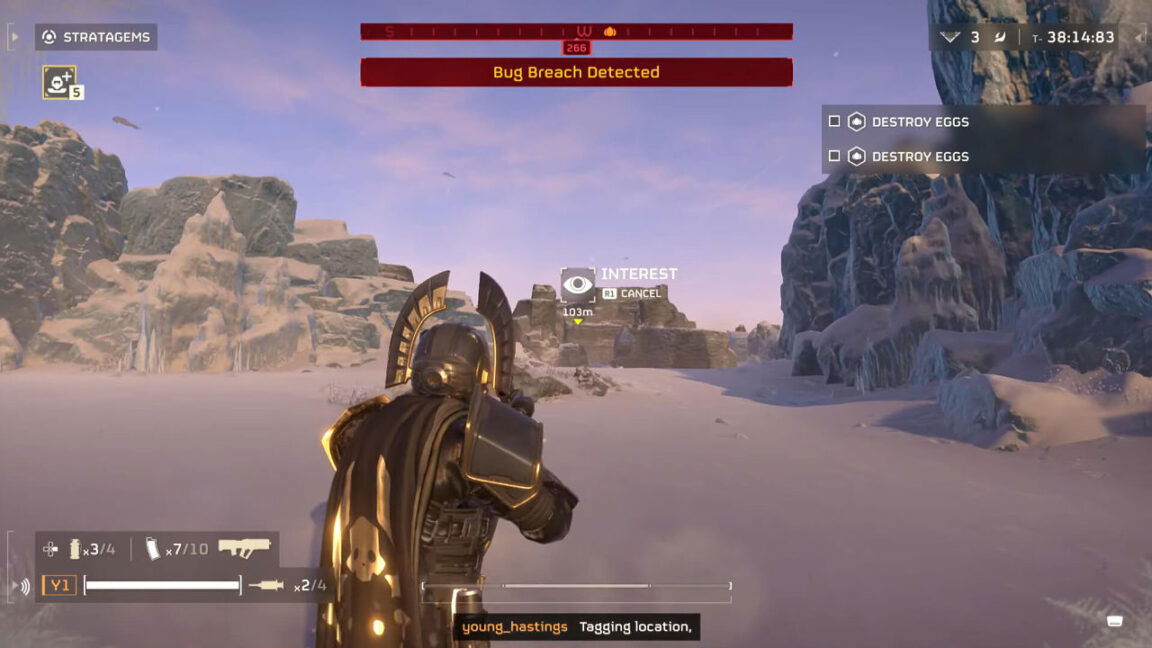The image size is (1152, 648).
Task: Open the Stratagems panel header
Action: [x=96, y=37]
